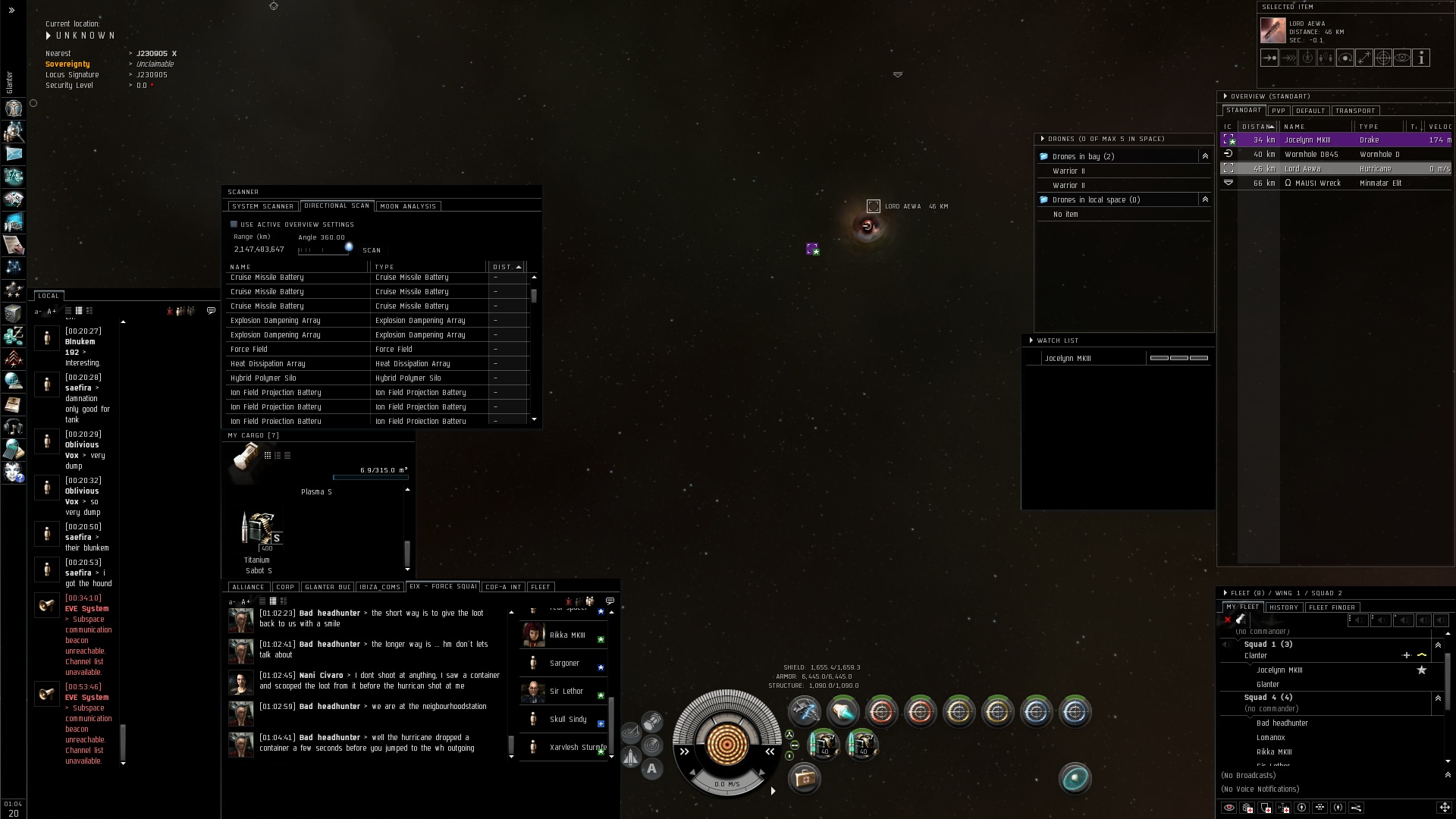Image resolution: width=1456 pixels, height=819 pixels.
Task: Select Rikka MKIII in channel member list
Action: point(566,635)
